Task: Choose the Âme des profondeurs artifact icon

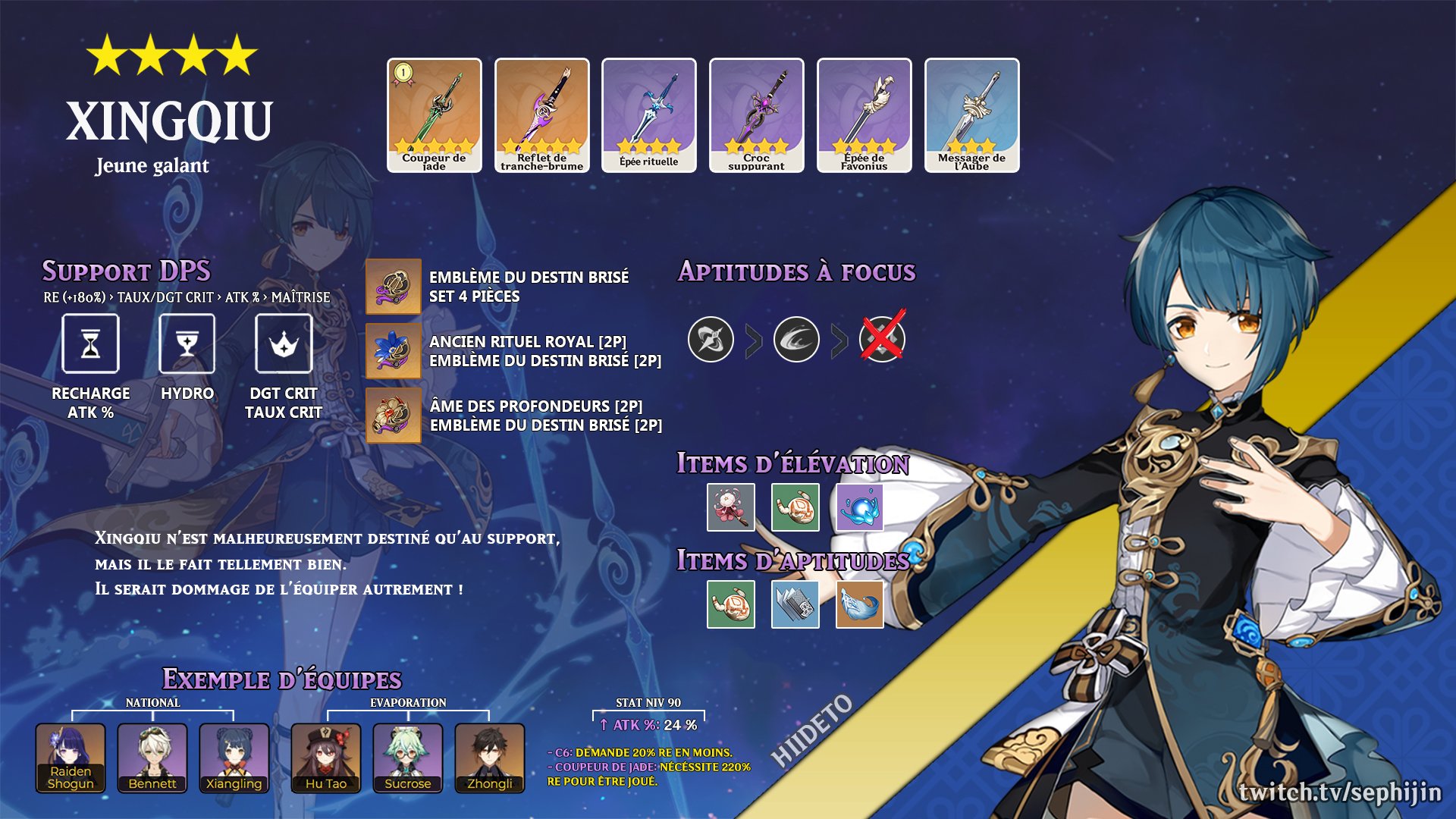Action: 394,416
